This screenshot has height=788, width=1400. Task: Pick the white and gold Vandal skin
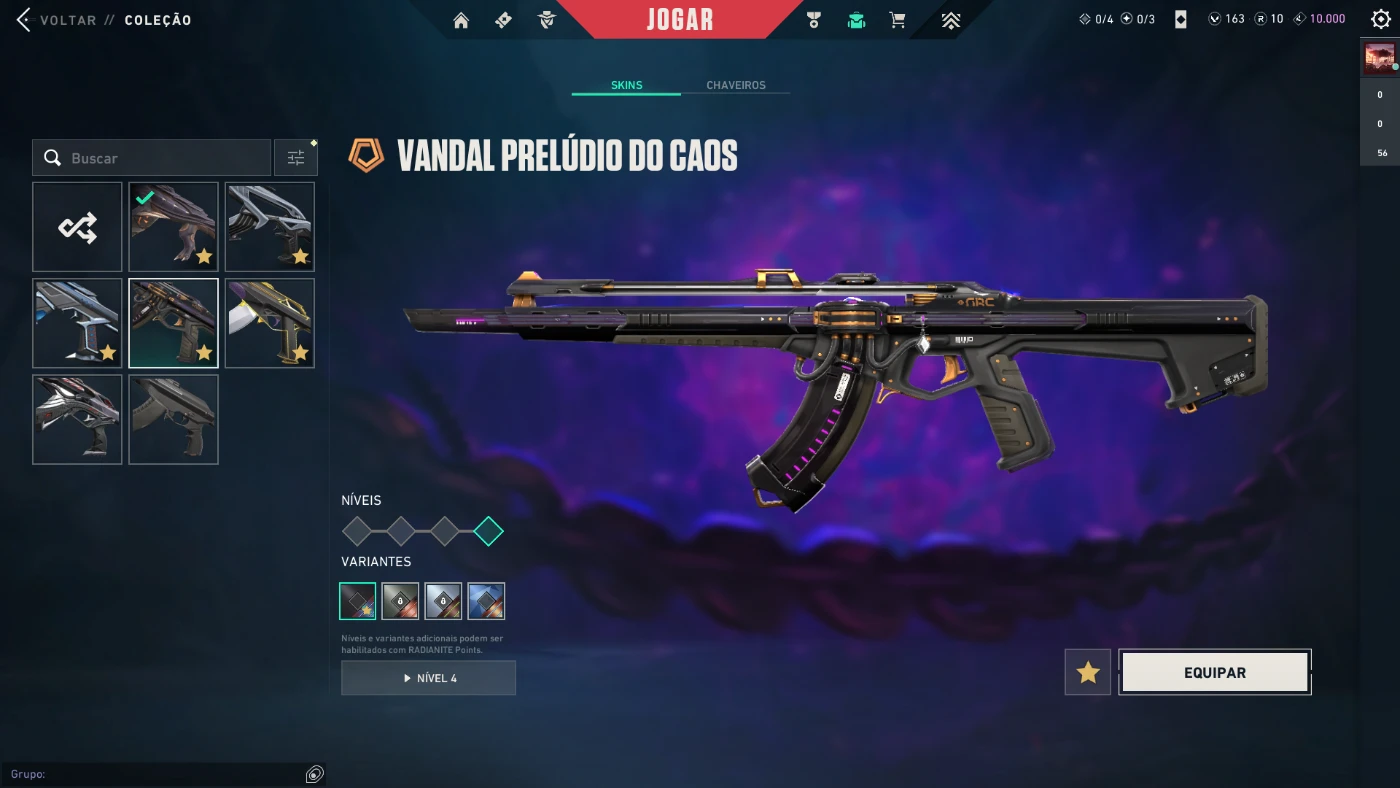pyautogui.click(x=269, y=323)
